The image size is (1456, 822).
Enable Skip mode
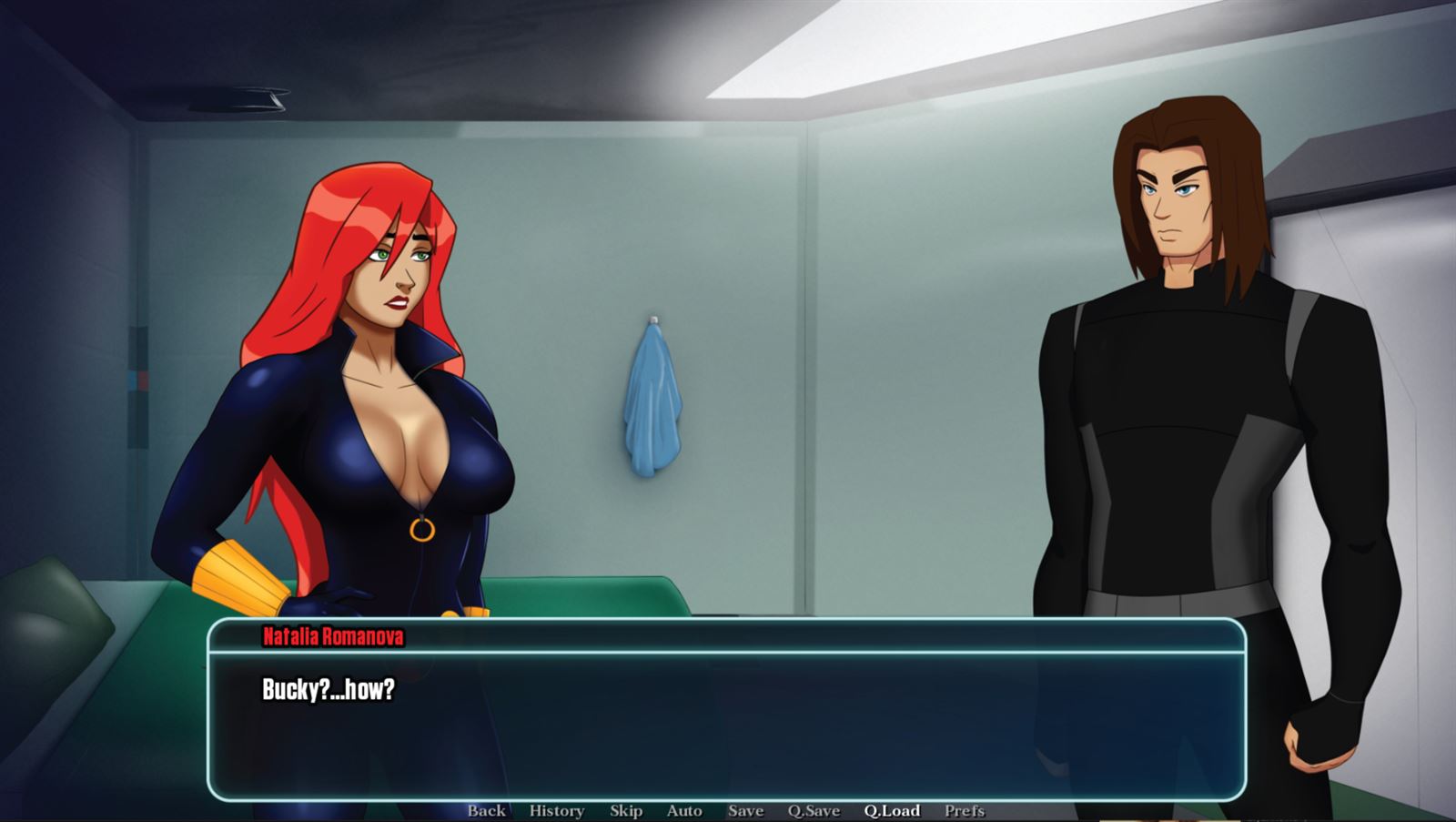[624, 810]
